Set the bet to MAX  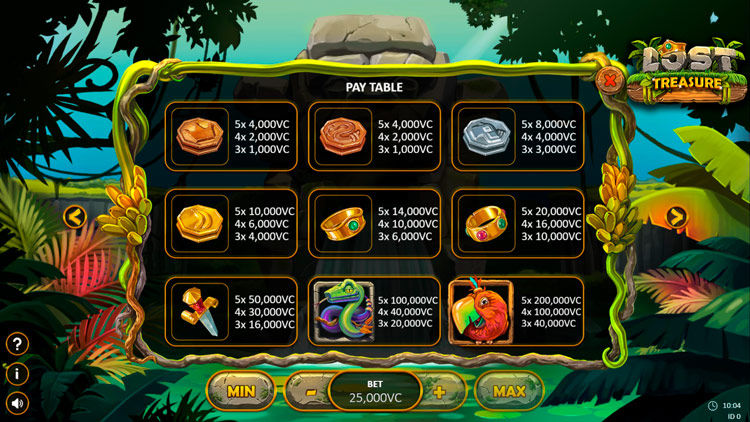509,391
